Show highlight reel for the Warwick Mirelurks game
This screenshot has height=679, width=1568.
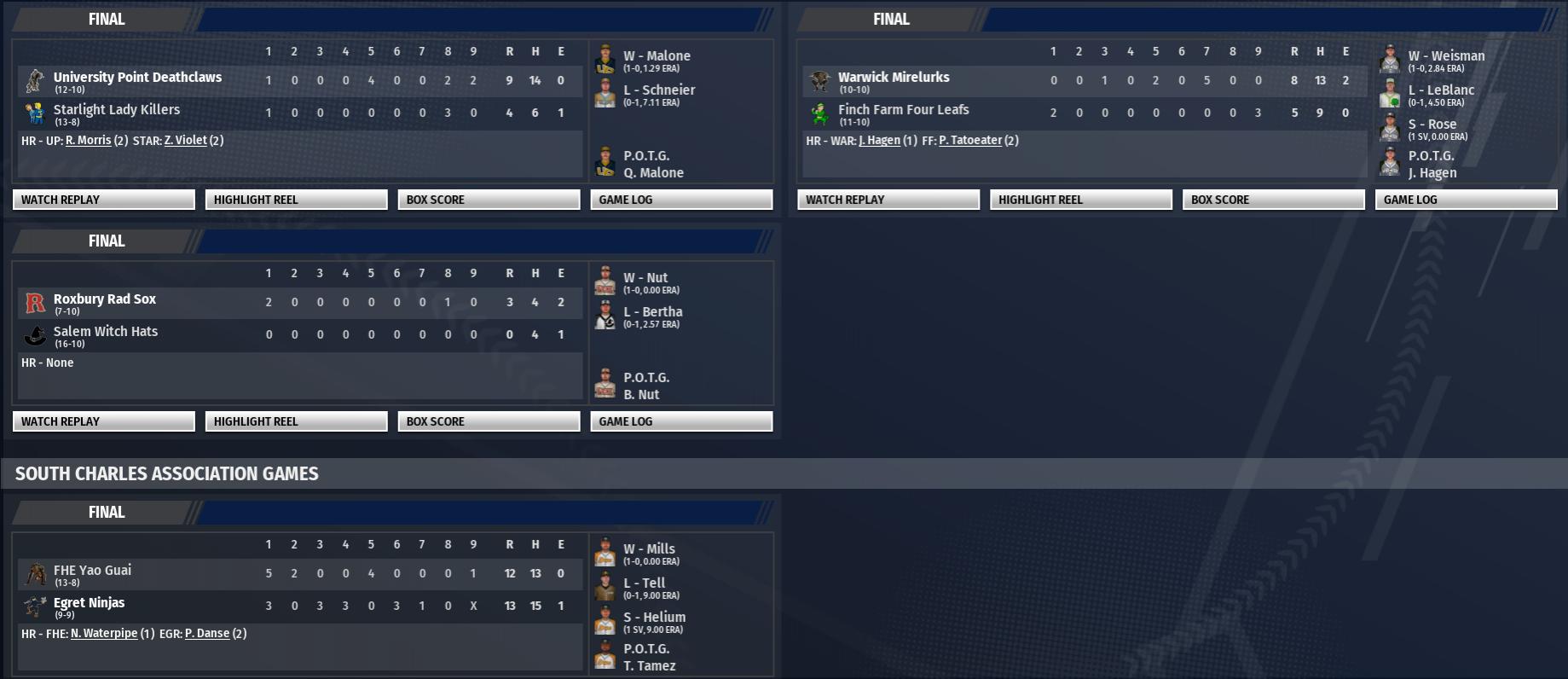(x=1080, y=200)
